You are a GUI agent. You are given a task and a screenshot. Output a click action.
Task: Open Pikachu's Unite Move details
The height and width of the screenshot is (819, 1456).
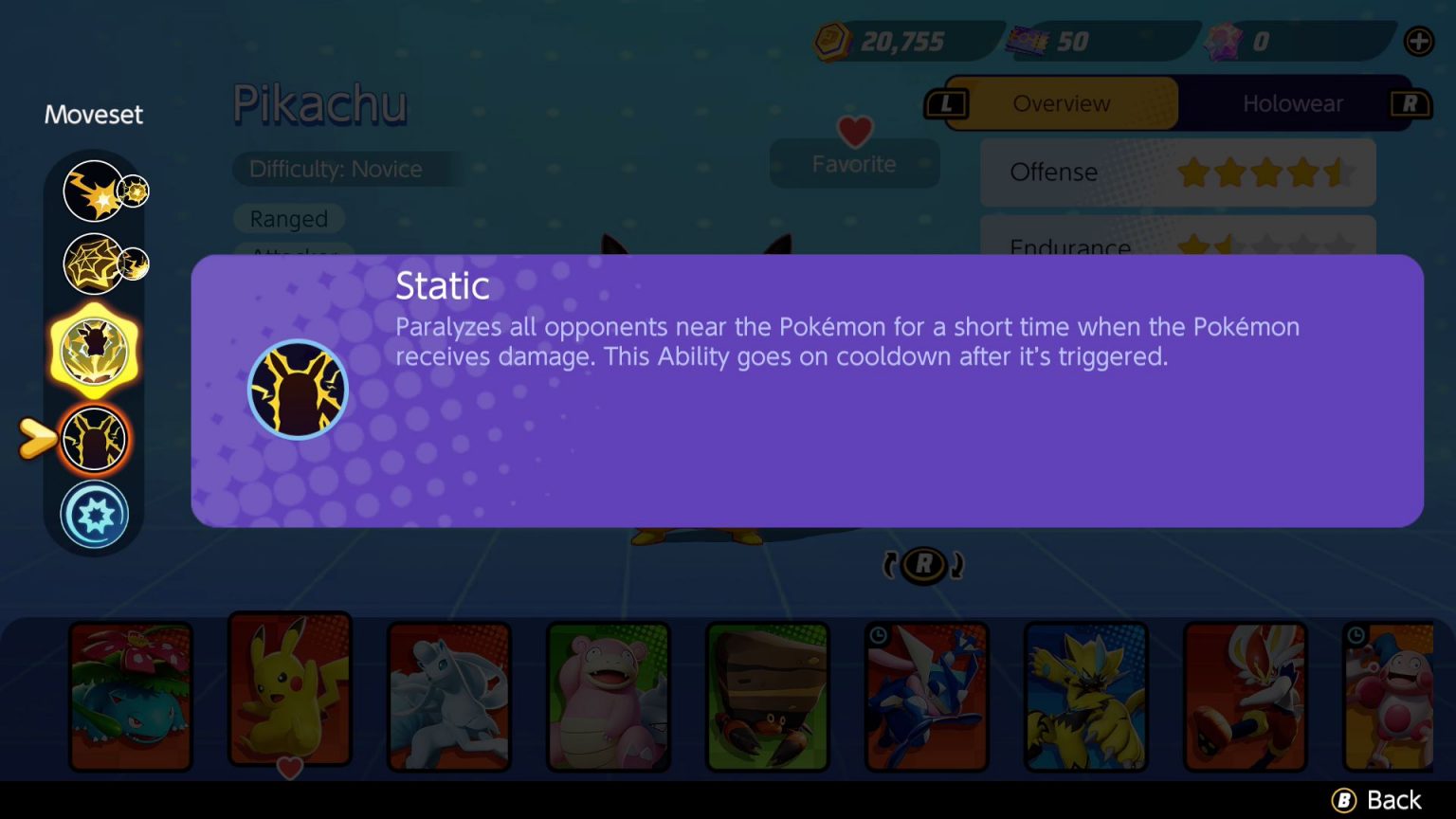94,350
